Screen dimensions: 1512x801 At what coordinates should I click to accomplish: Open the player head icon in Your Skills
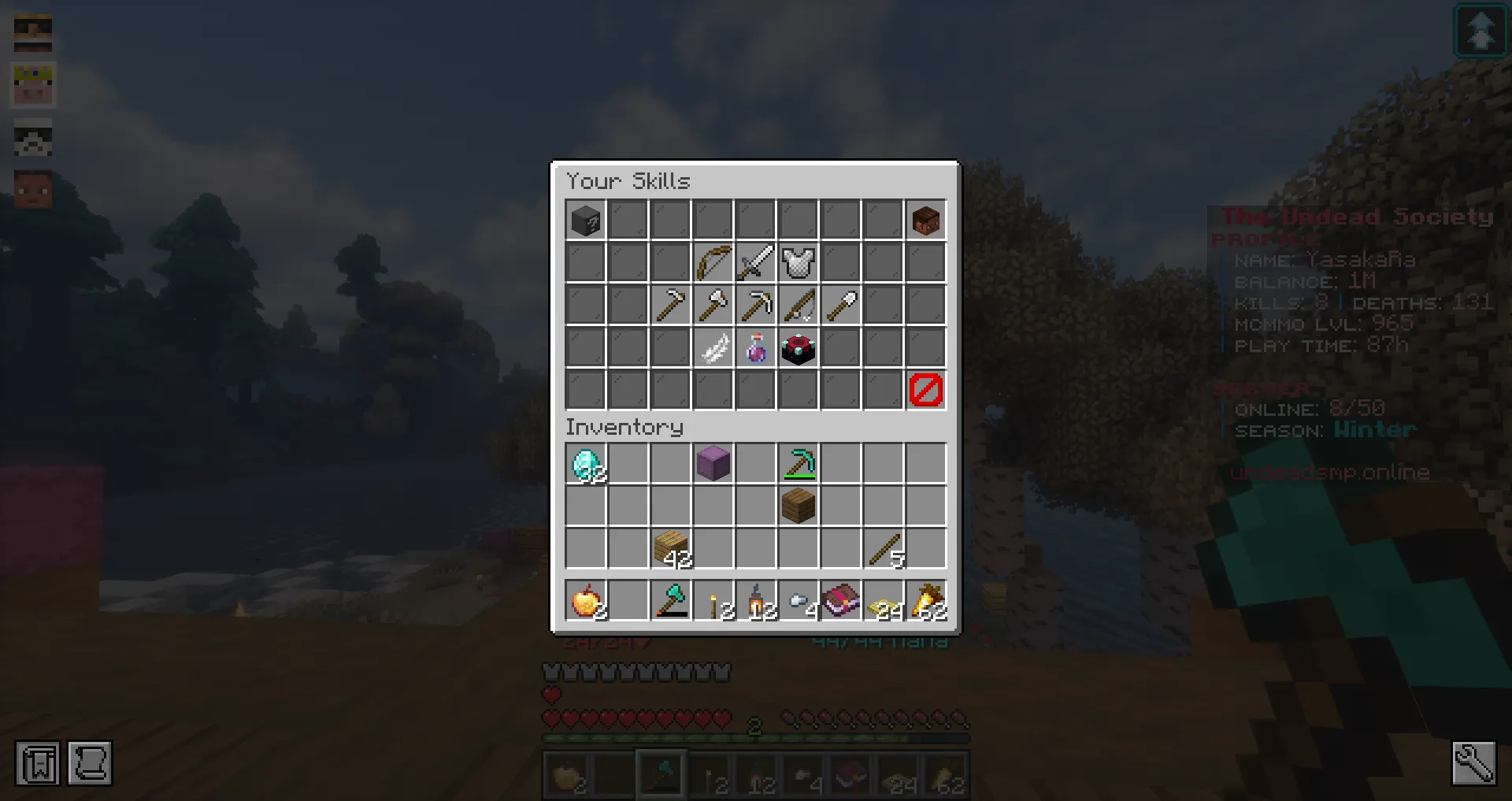tap(926, 220)
